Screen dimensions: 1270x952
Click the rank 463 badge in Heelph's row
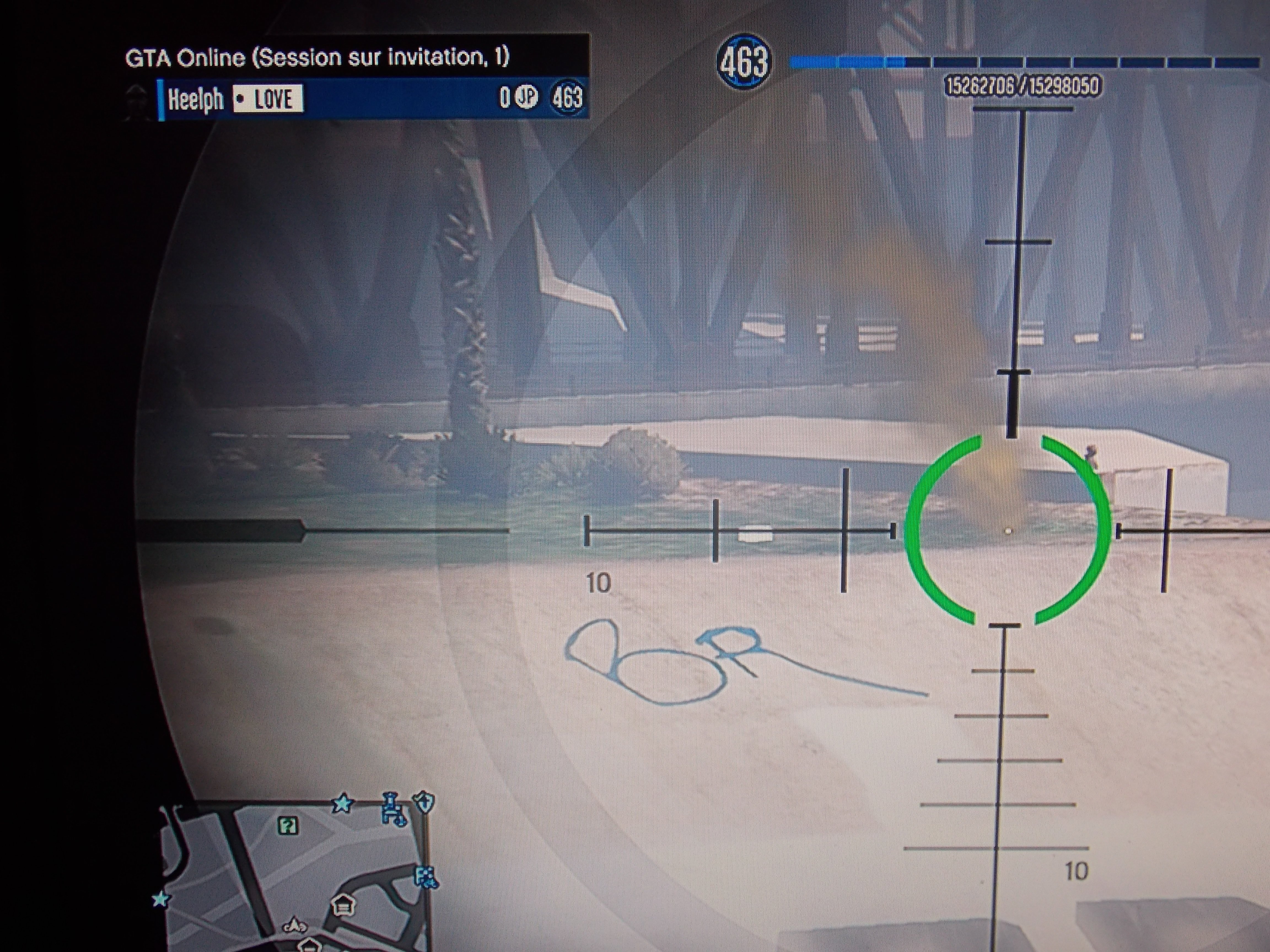(567, 98)
